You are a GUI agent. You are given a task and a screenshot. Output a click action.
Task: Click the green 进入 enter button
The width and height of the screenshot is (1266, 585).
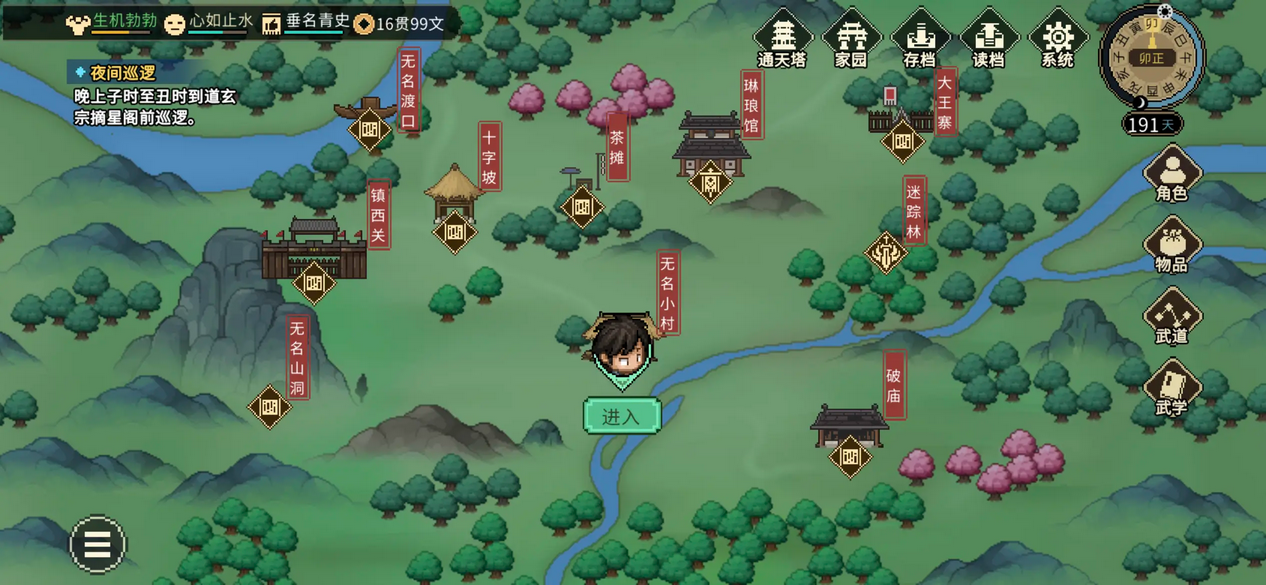[621, 417]
